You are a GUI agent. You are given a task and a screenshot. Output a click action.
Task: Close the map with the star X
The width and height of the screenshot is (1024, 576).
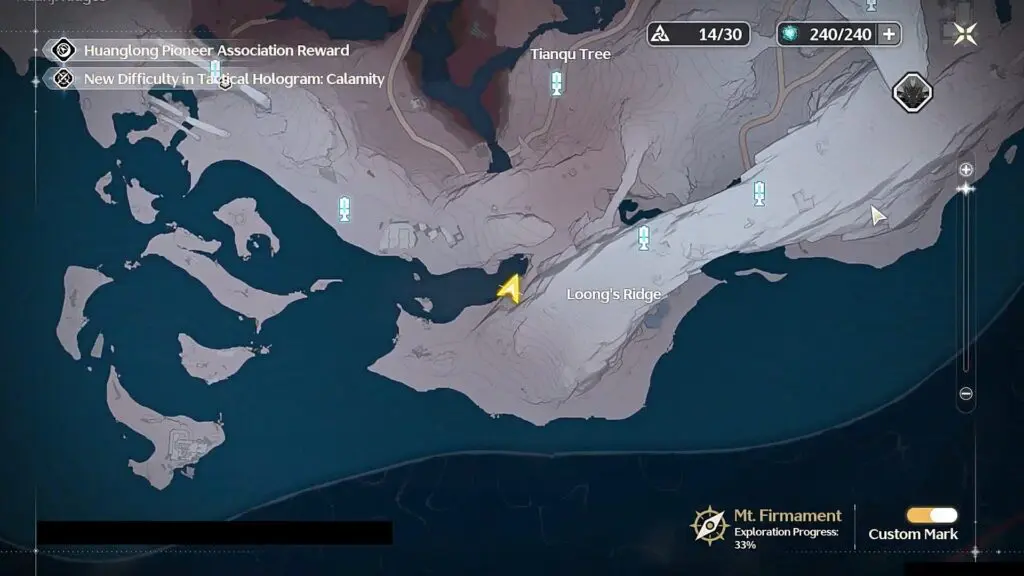tap(965, 34)
